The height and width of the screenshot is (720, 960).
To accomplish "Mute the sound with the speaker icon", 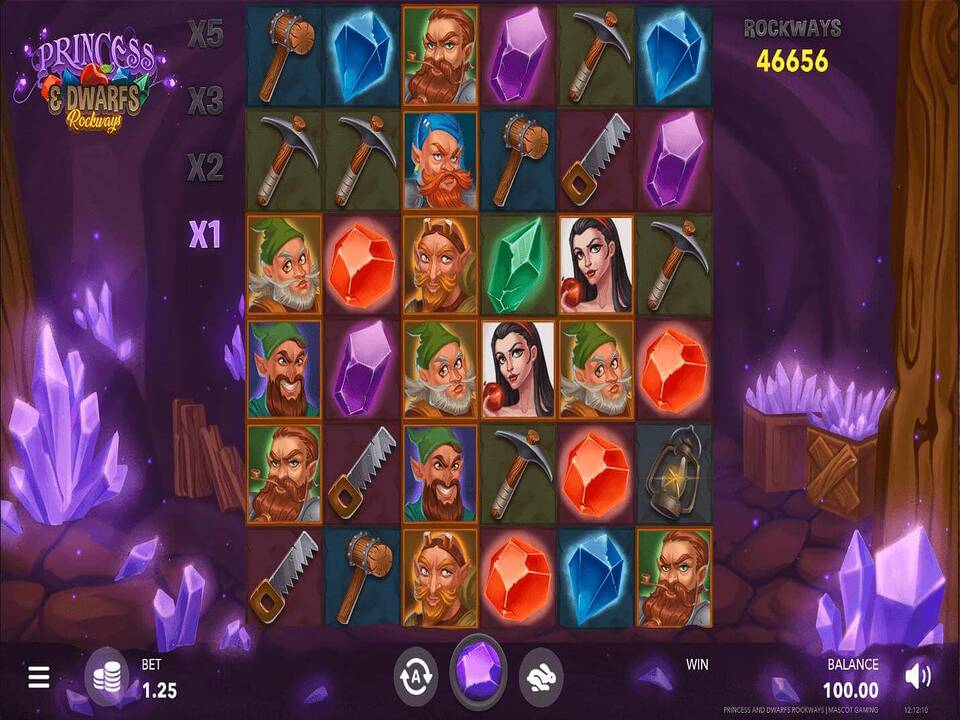I will 916,677.
